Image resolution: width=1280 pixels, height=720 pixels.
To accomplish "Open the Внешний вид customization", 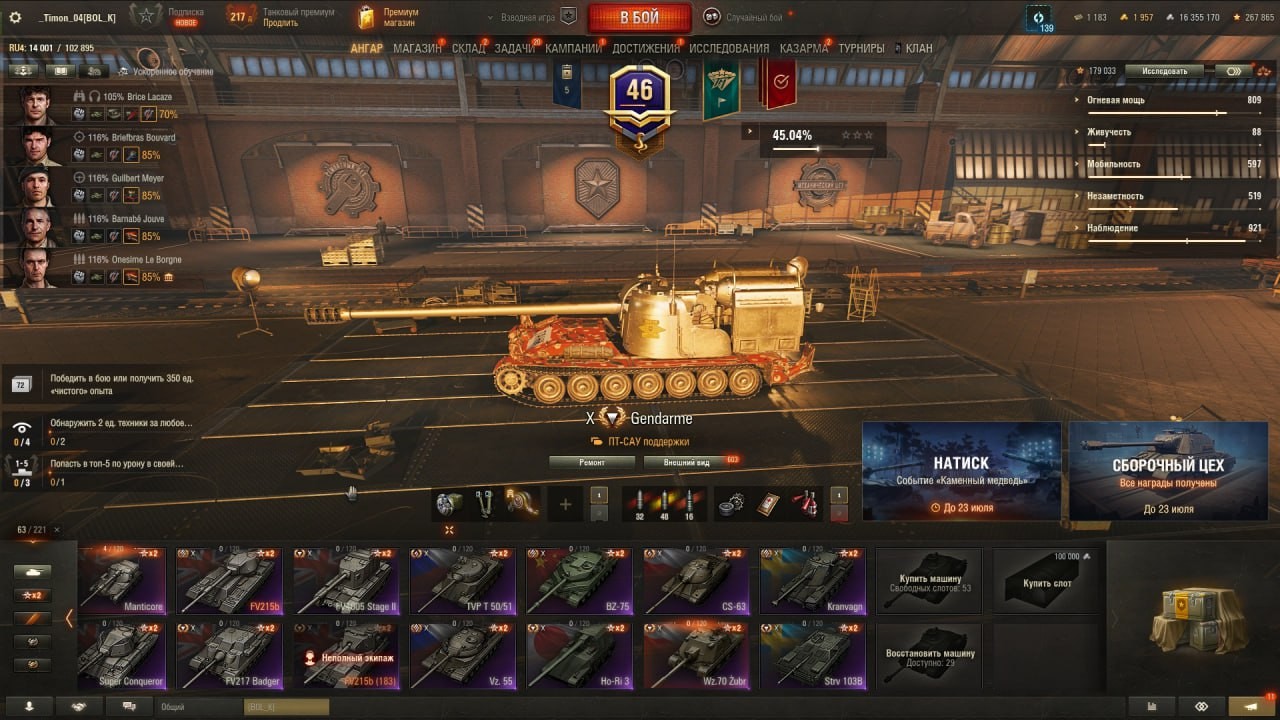I will [690, 462].
